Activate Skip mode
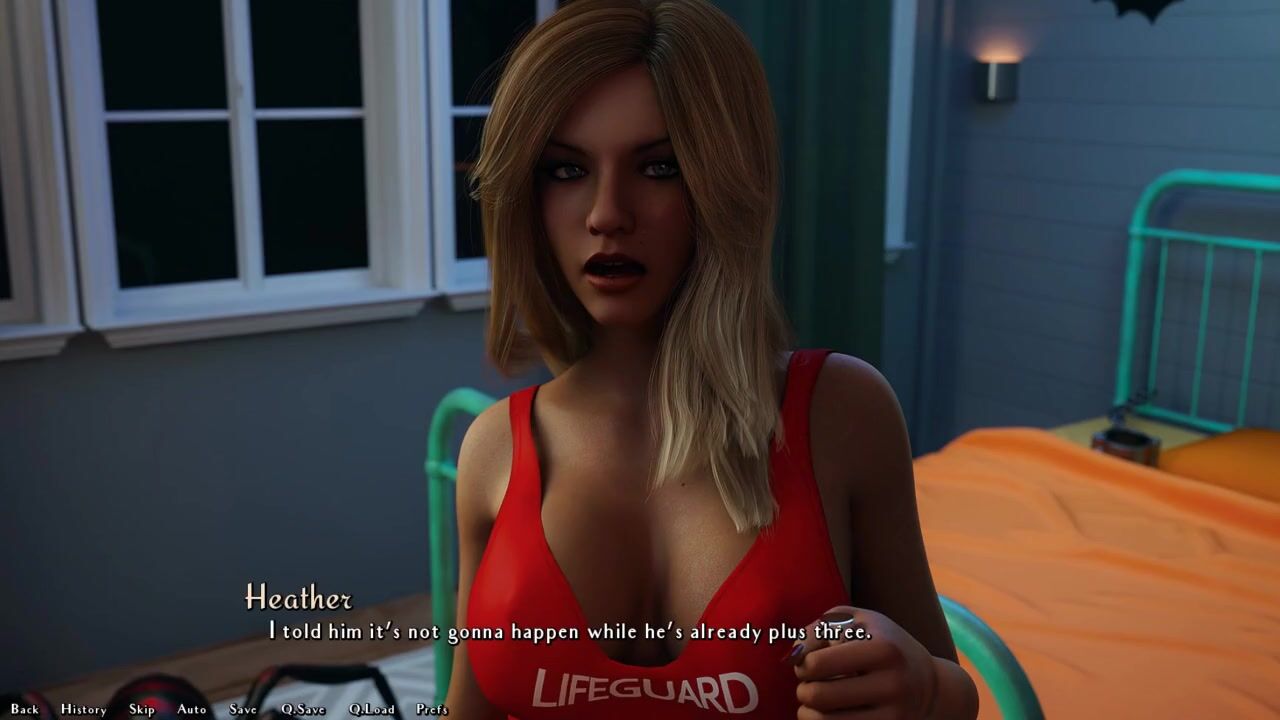Image resolution: width=1280 pixels, height=720 pixels. click(142, 709)
